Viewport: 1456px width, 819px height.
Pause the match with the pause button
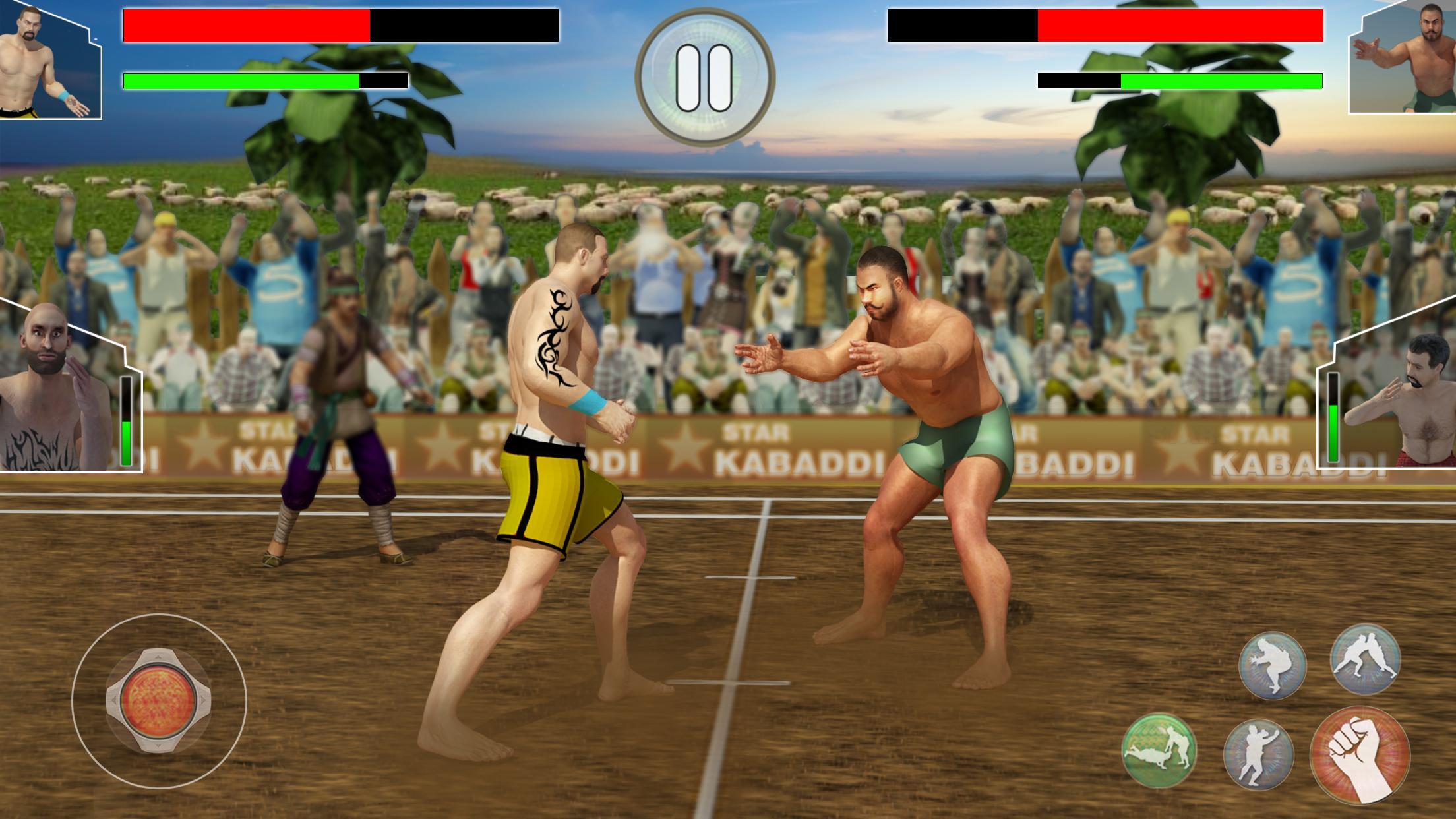[704, 78]
